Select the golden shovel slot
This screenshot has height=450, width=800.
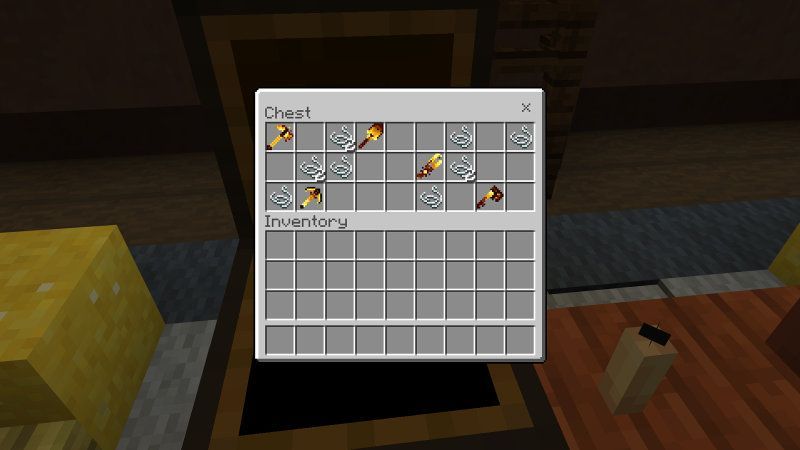(x=370, y=137)
